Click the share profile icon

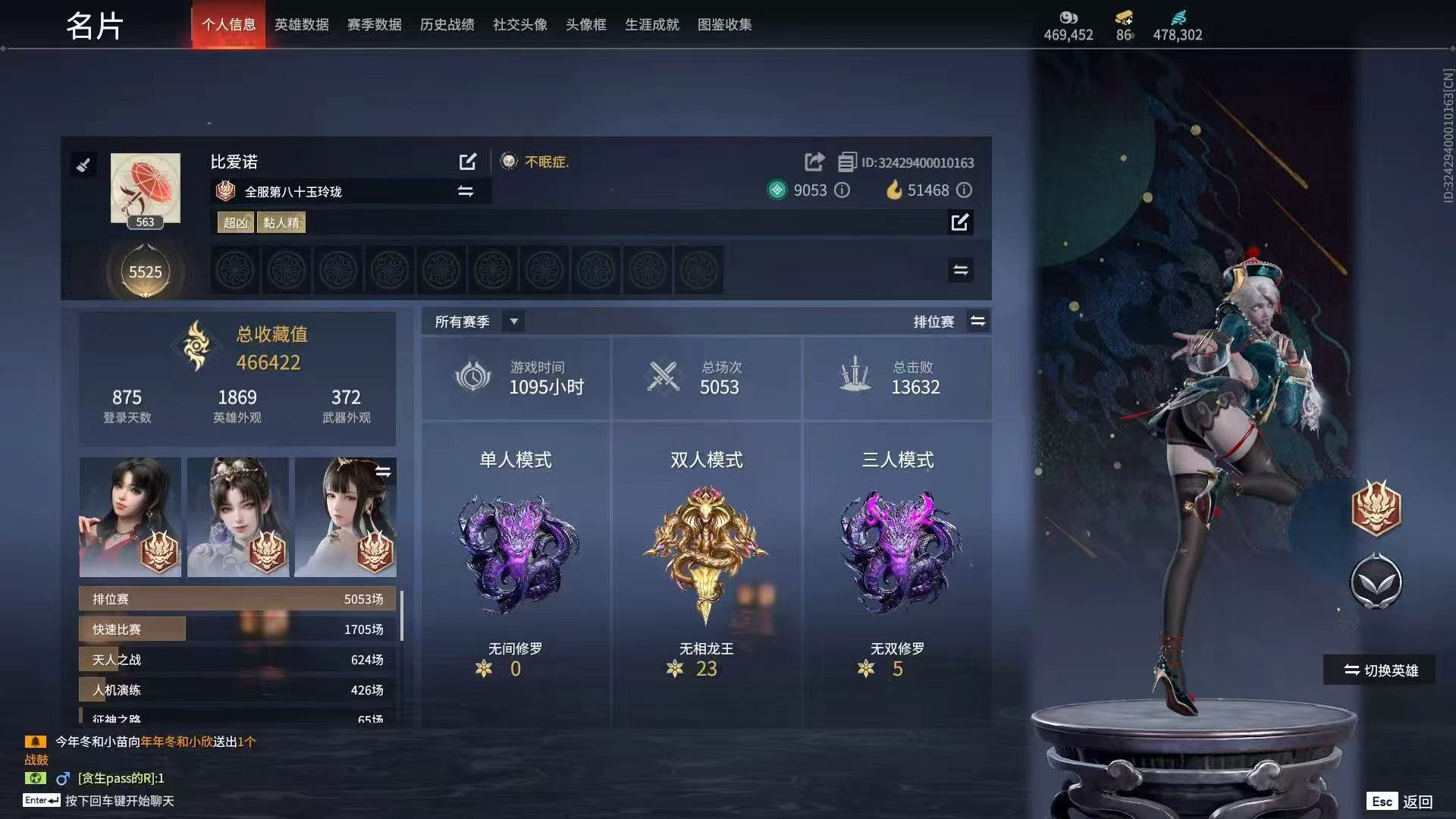tap(814, 162)
